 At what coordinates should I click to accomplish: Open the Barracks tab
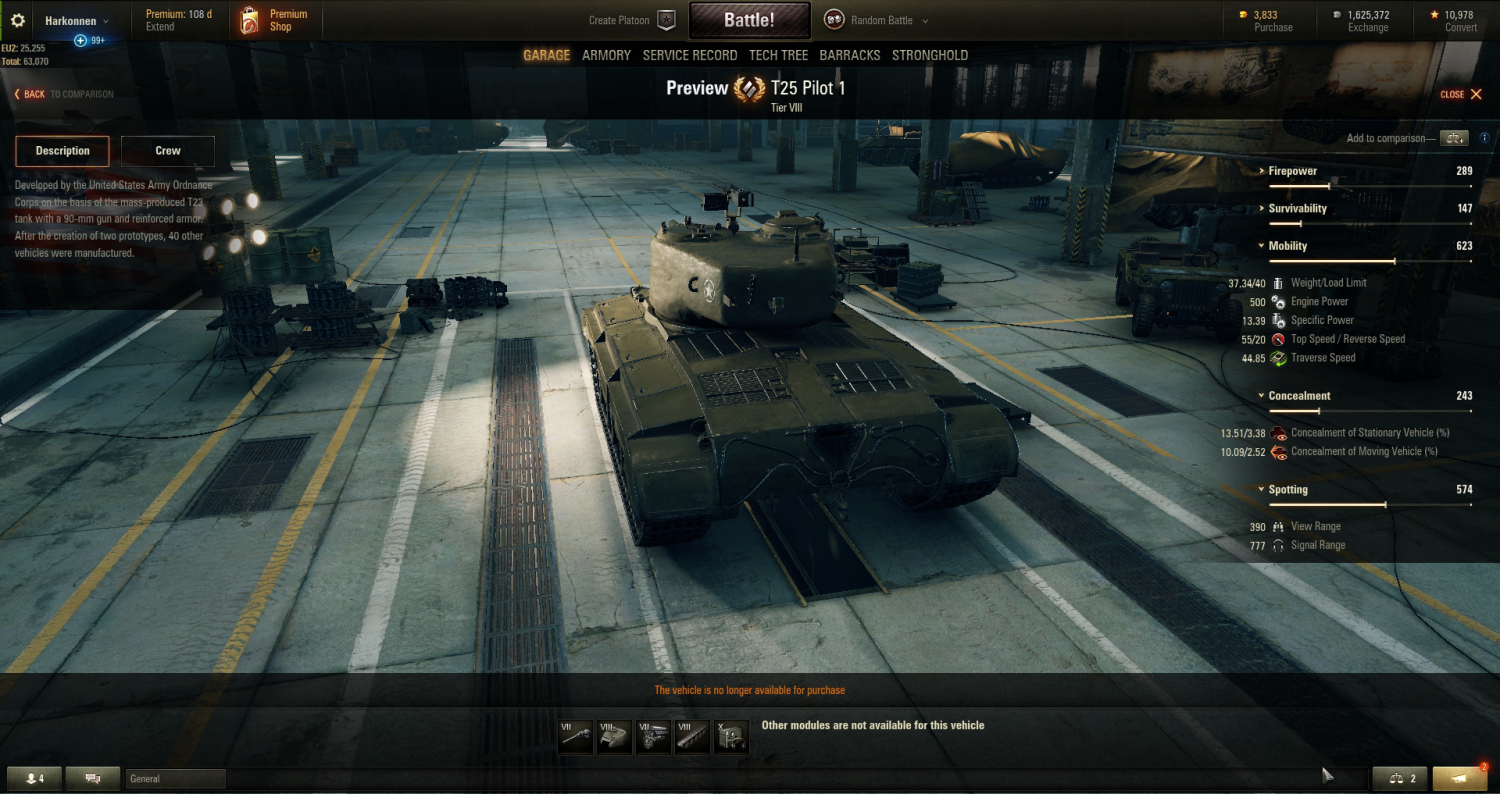[x=850, y=55]
